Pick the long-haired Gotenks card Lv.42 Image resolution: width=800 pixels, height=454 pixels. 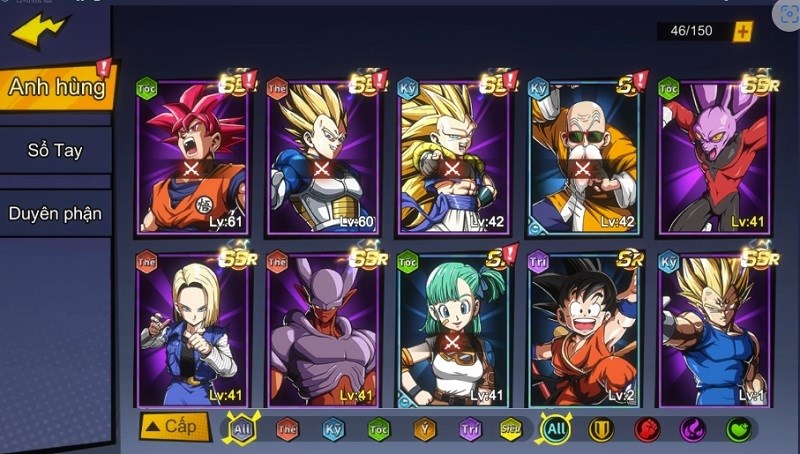(452, 157)
